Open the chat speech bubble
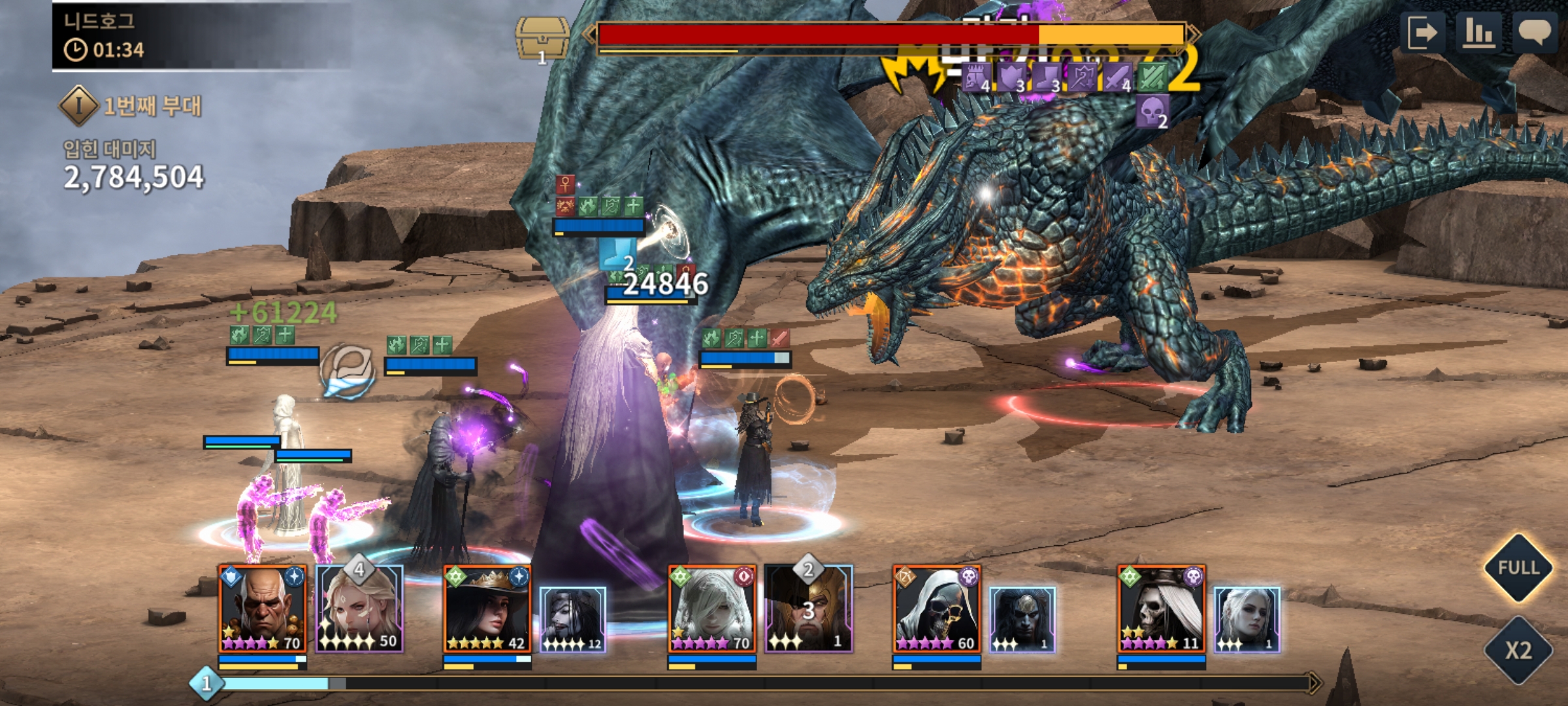1568x706 pixels. tap(1535, 32)
